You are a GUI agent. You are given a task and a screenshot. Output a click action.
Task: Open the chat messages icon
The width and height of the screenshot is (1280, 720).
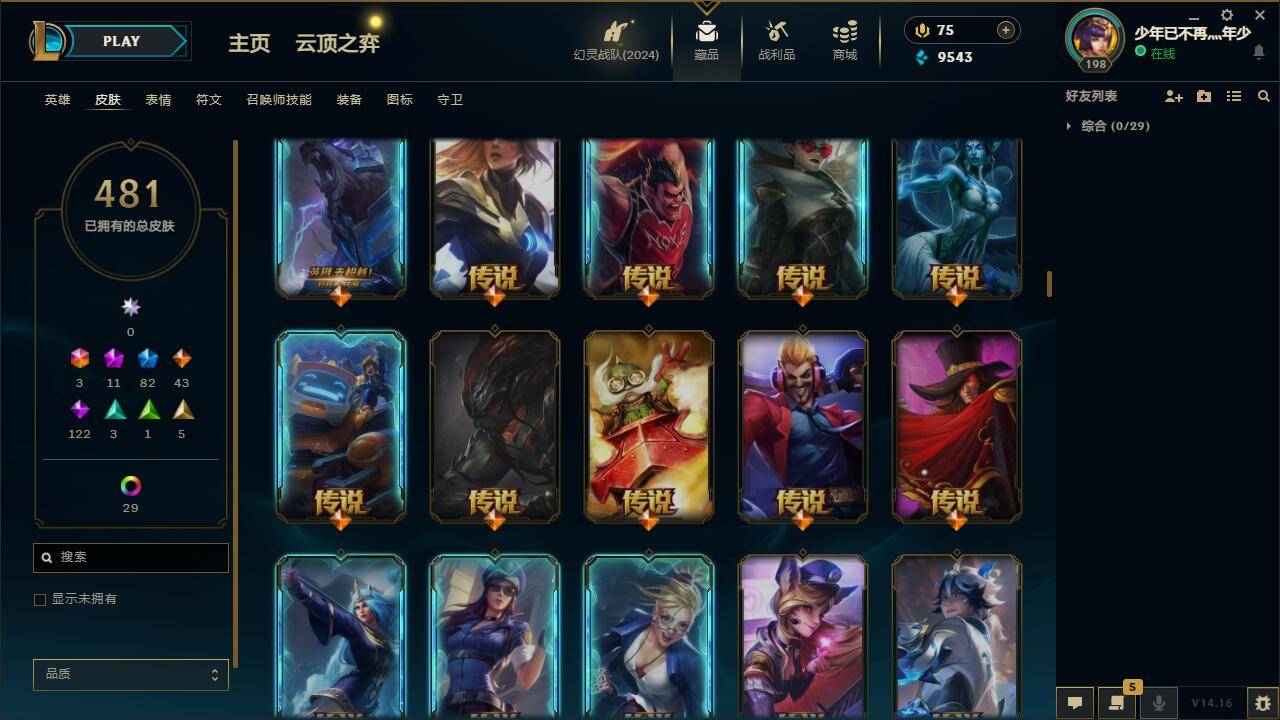[1073, 703]
